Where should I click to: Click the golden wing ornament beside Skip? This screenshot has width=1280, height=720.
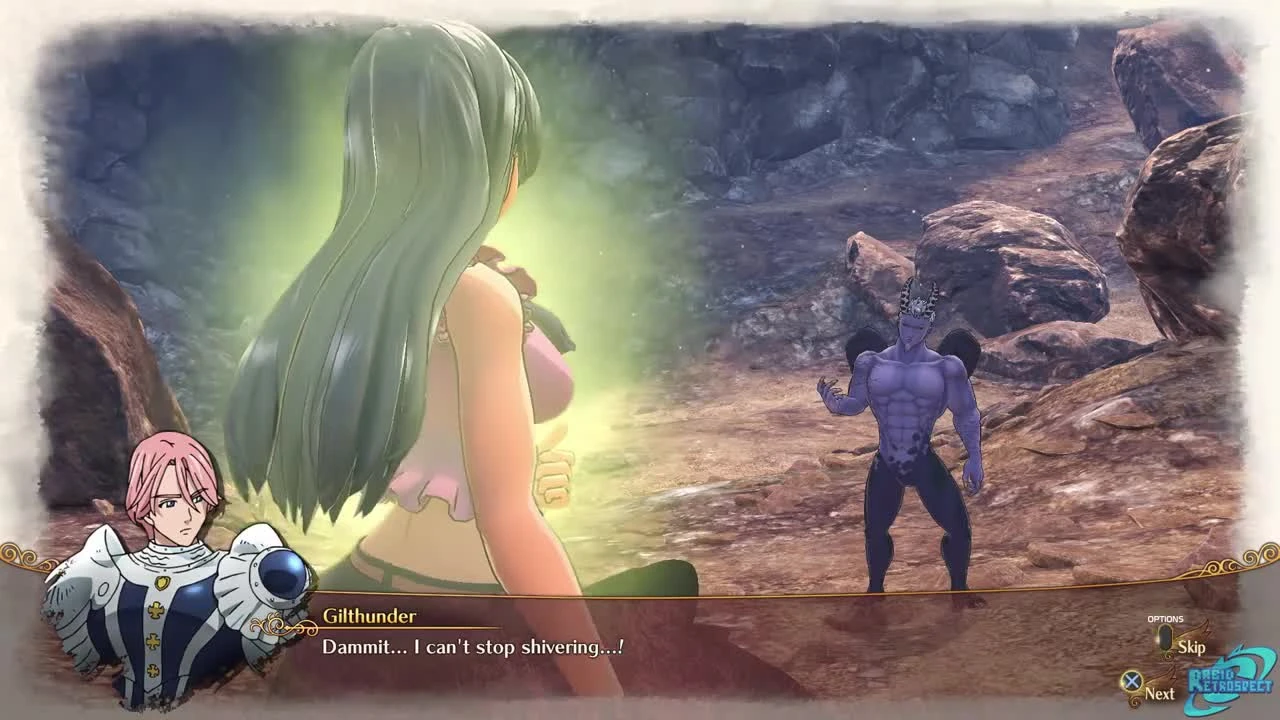[x=1193, y=630]
